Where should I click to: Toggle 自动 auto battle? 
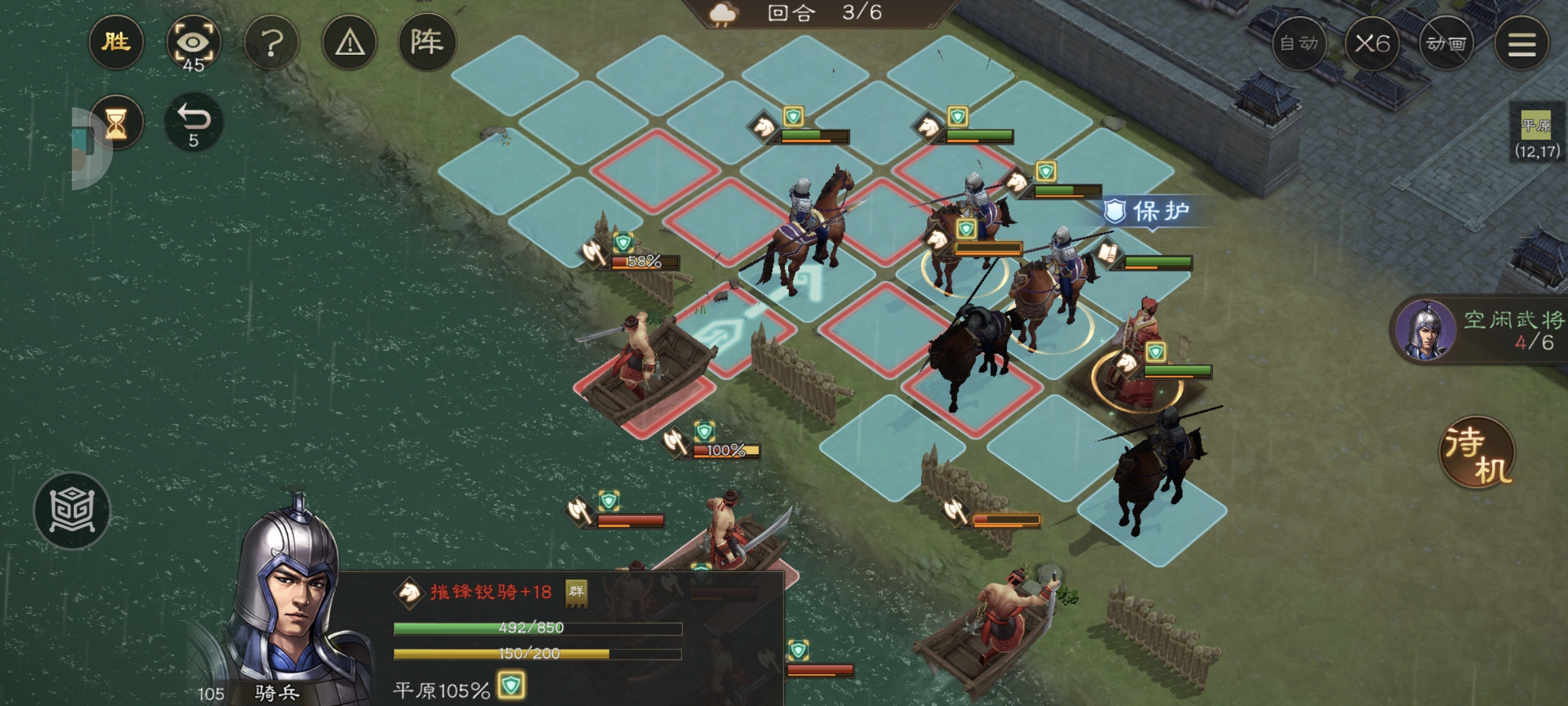[x=1299, y=44]
